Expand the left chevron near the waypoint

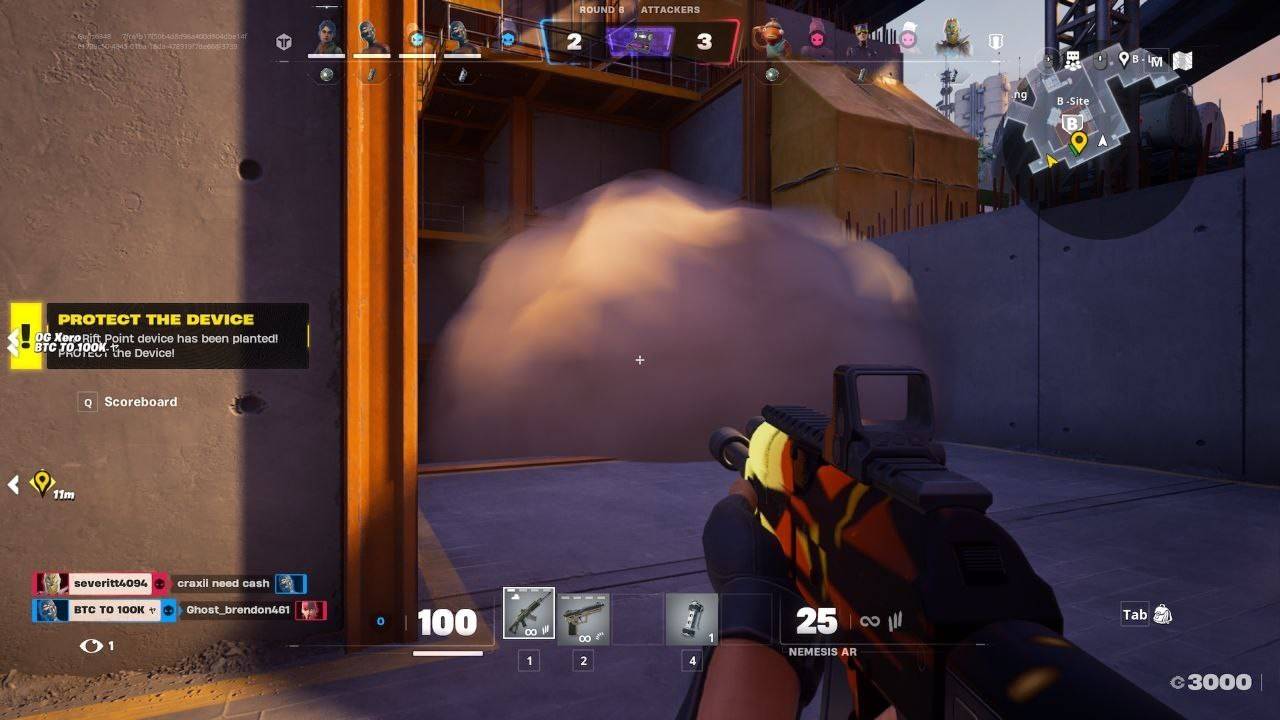12,485
